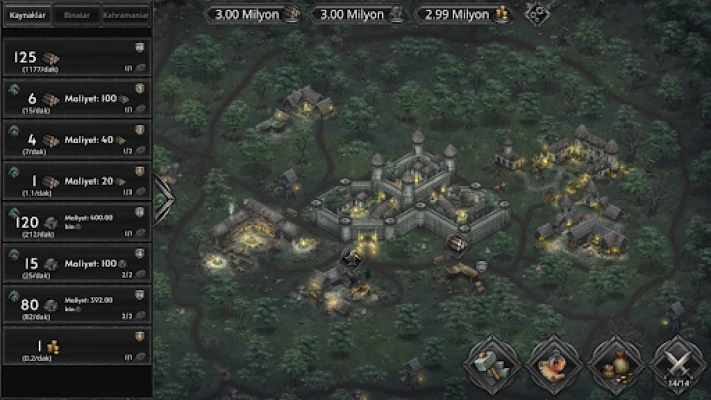711x400 pixels.
Task: Open the coin sacks trade menu
Action: click(x=616, y=364)
